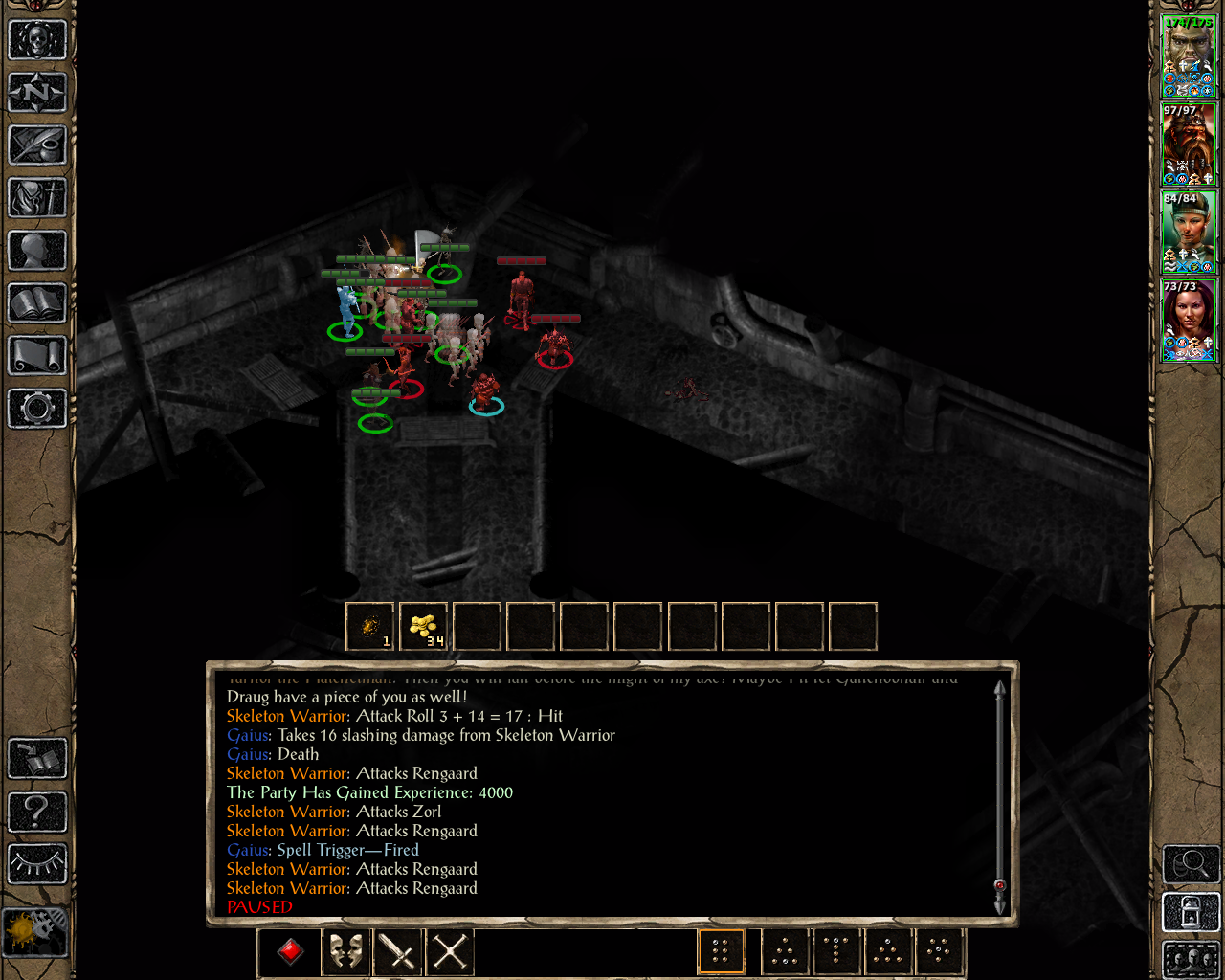Pick up the gold coins stack of 34
Screen dimensions: 1225x980
pos(423,627)
